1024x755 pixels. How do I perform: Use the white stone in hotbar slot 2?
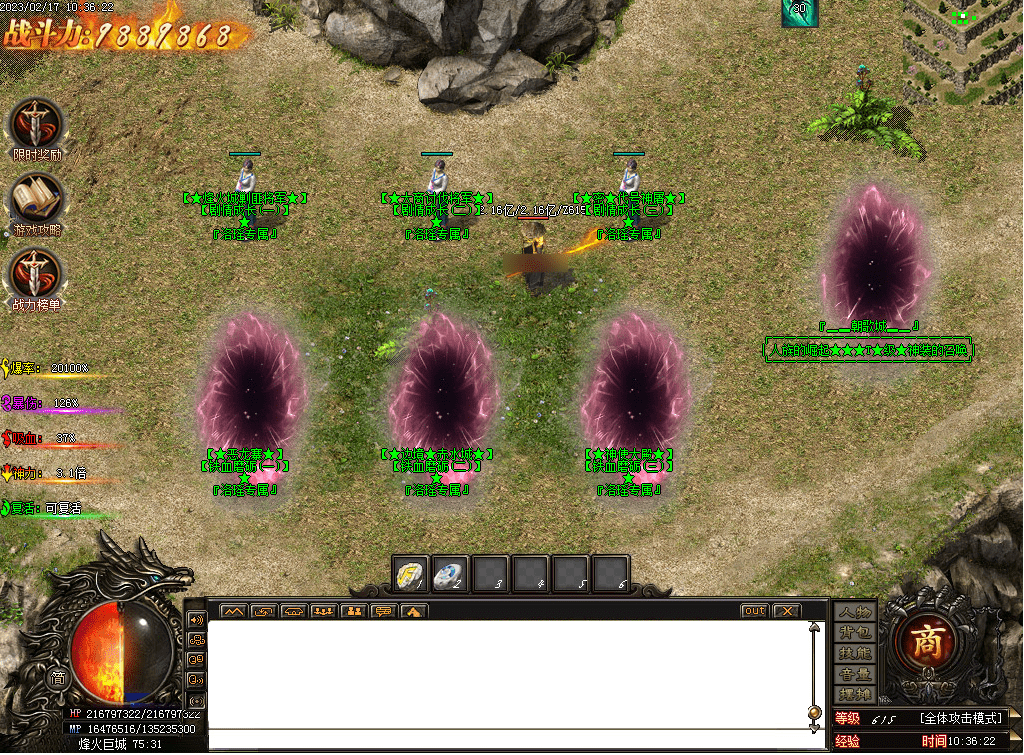(450, 574)
